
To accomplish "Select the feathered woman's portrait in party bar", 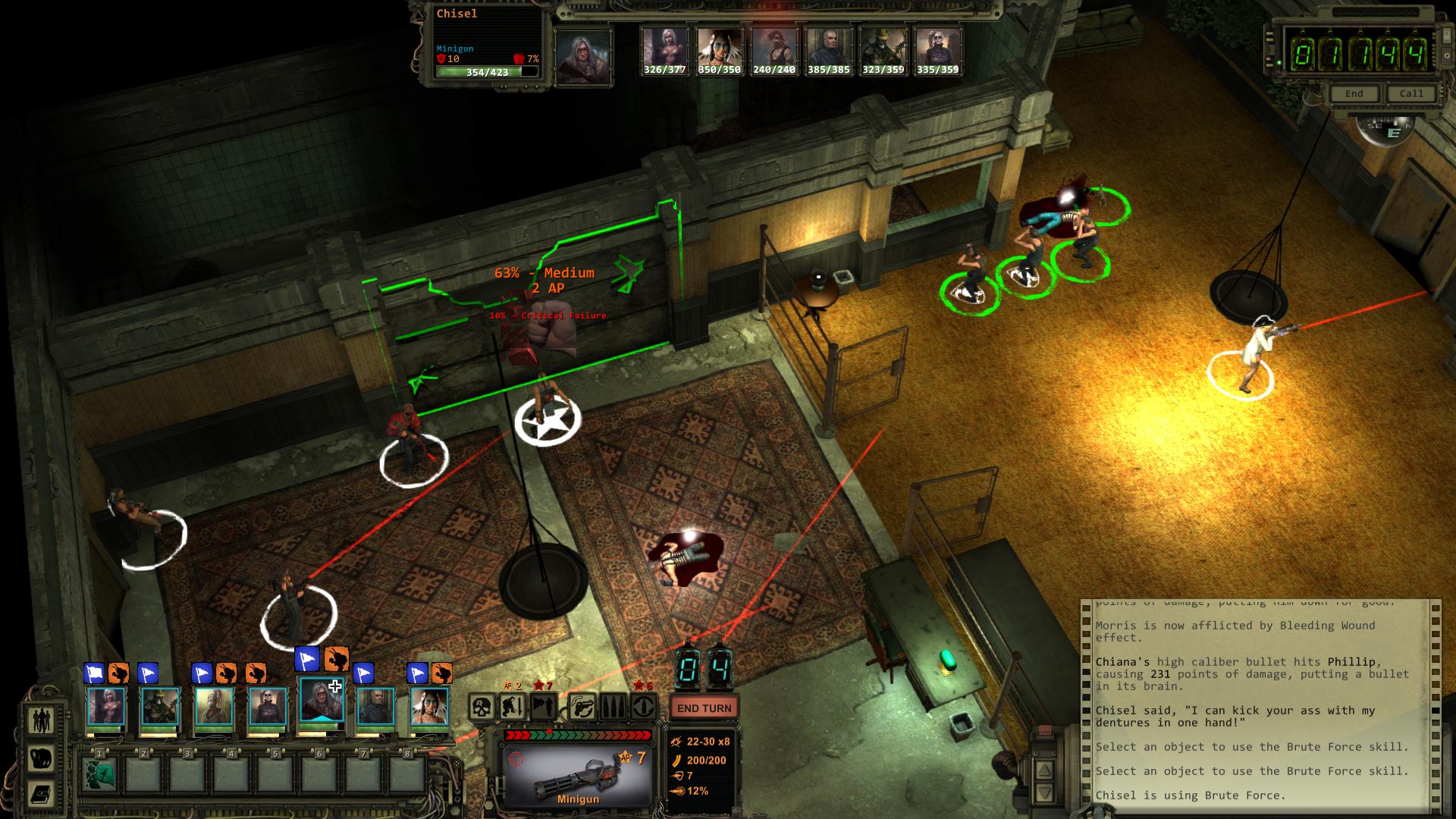I will 429,705.
